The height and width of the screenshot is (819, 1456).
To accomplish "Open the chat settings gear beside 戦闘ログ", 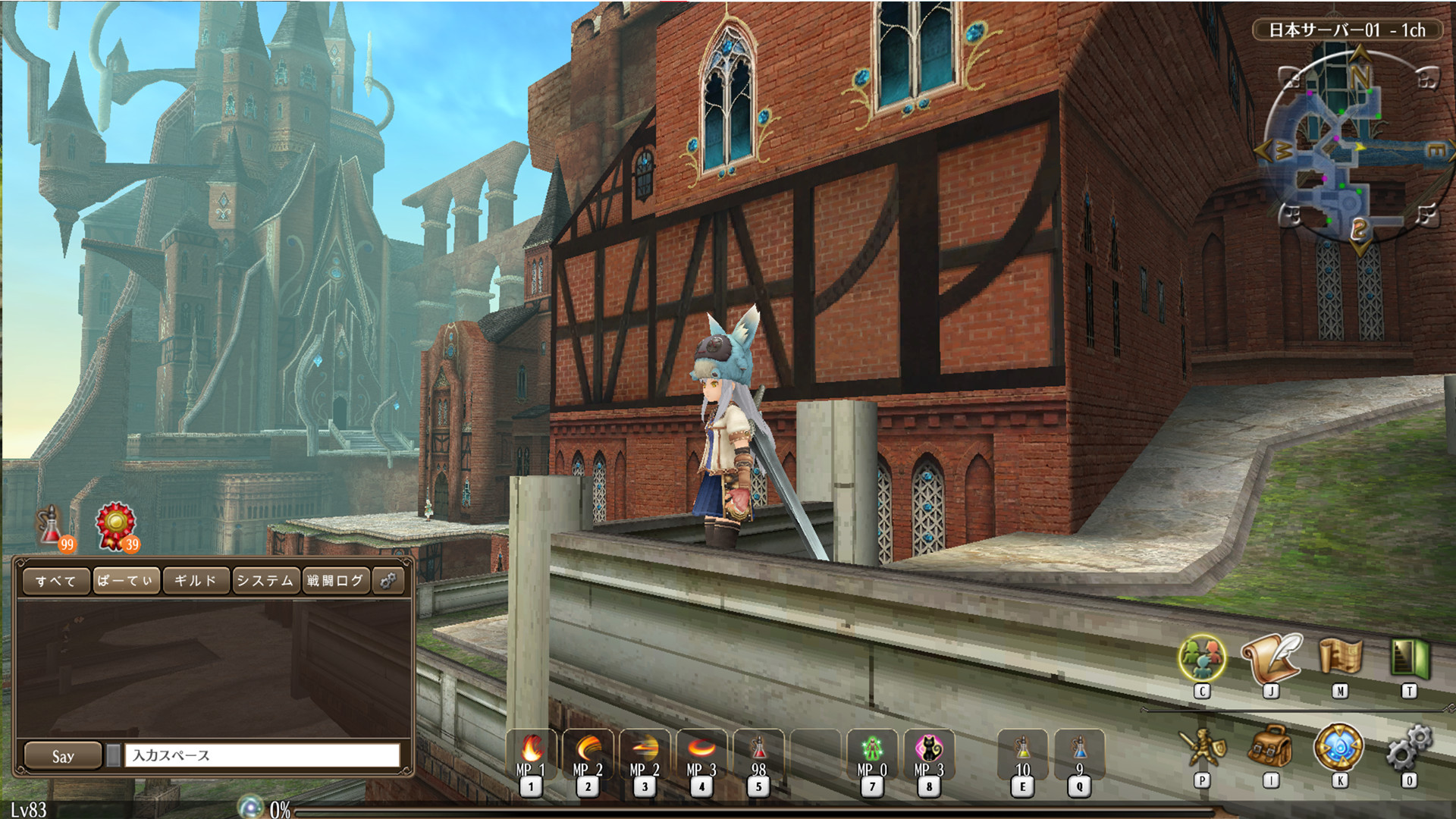I will tap(389, 581).
